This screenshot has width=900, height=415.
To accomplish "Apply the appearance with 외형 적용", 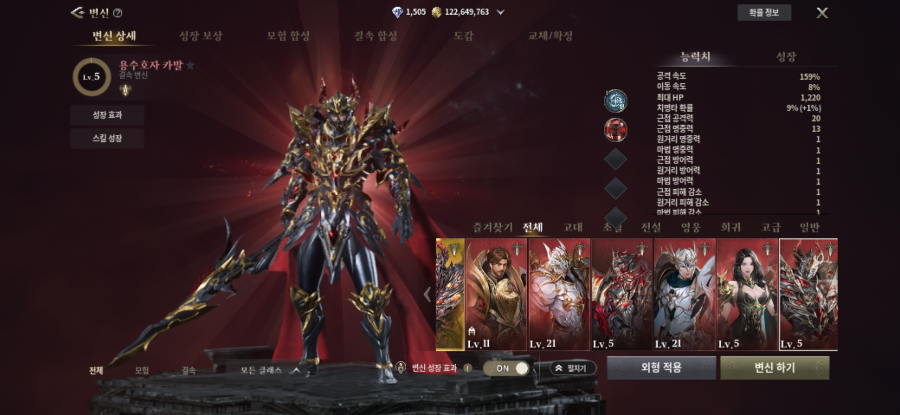I will (x=661, y=368).
